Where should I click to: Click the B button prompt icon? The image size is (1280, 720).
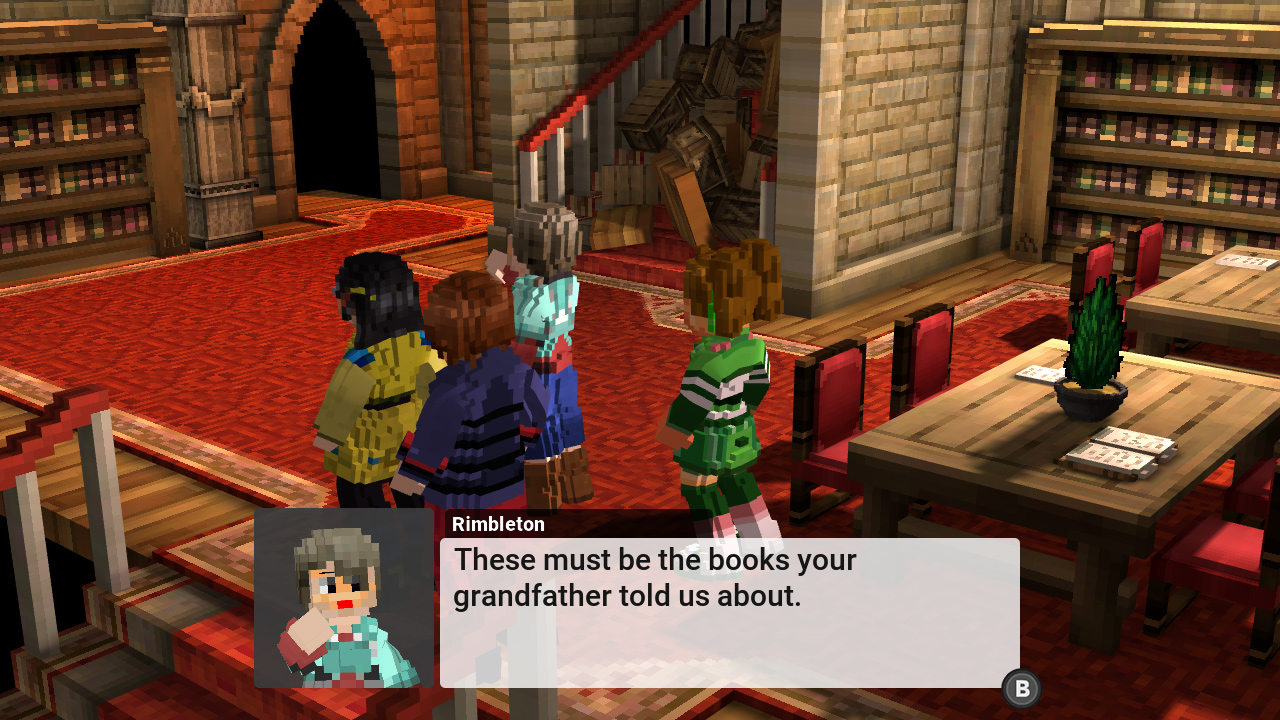1021,688
